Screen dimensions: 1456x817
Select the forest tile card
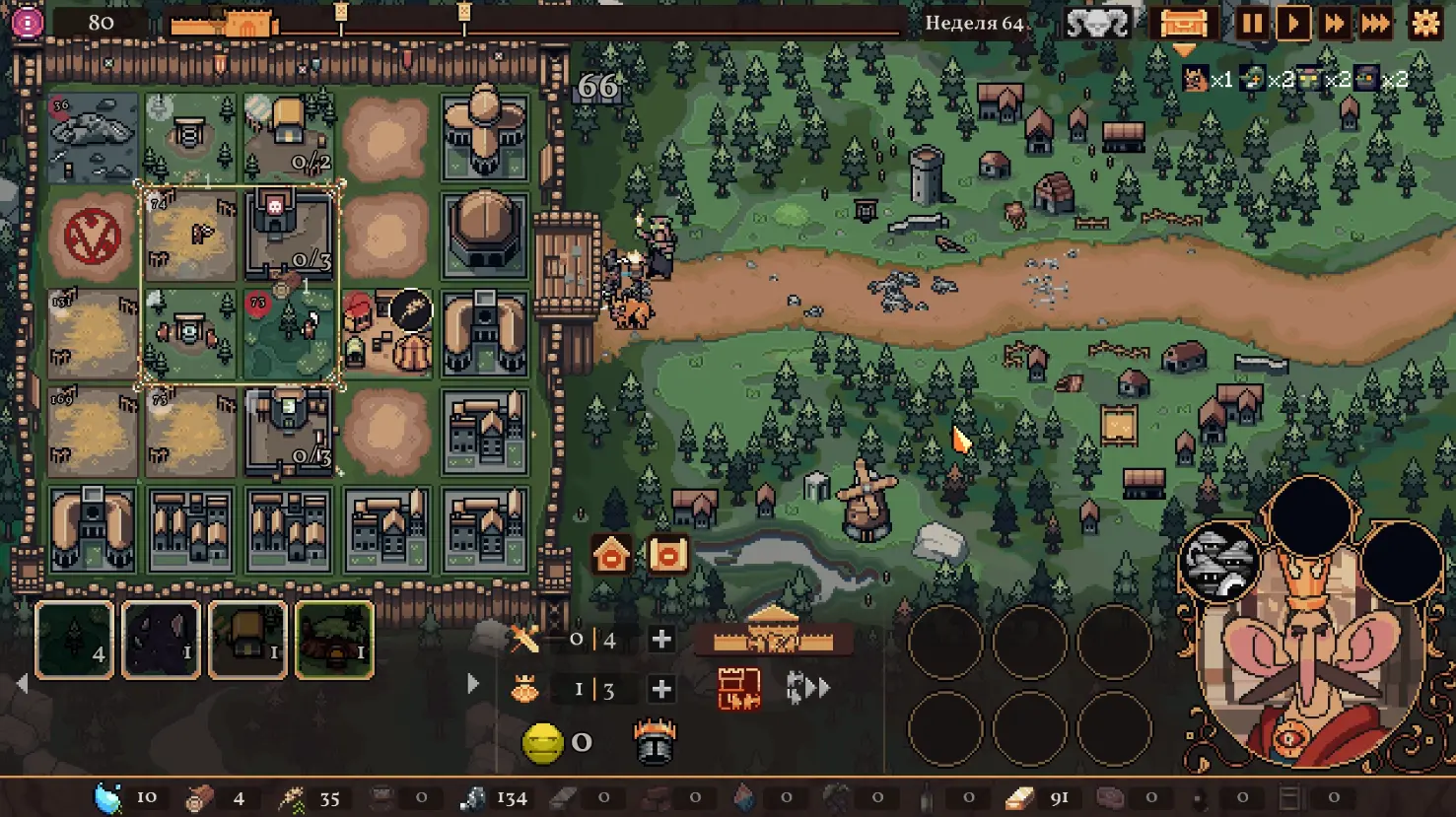(75, 641)
